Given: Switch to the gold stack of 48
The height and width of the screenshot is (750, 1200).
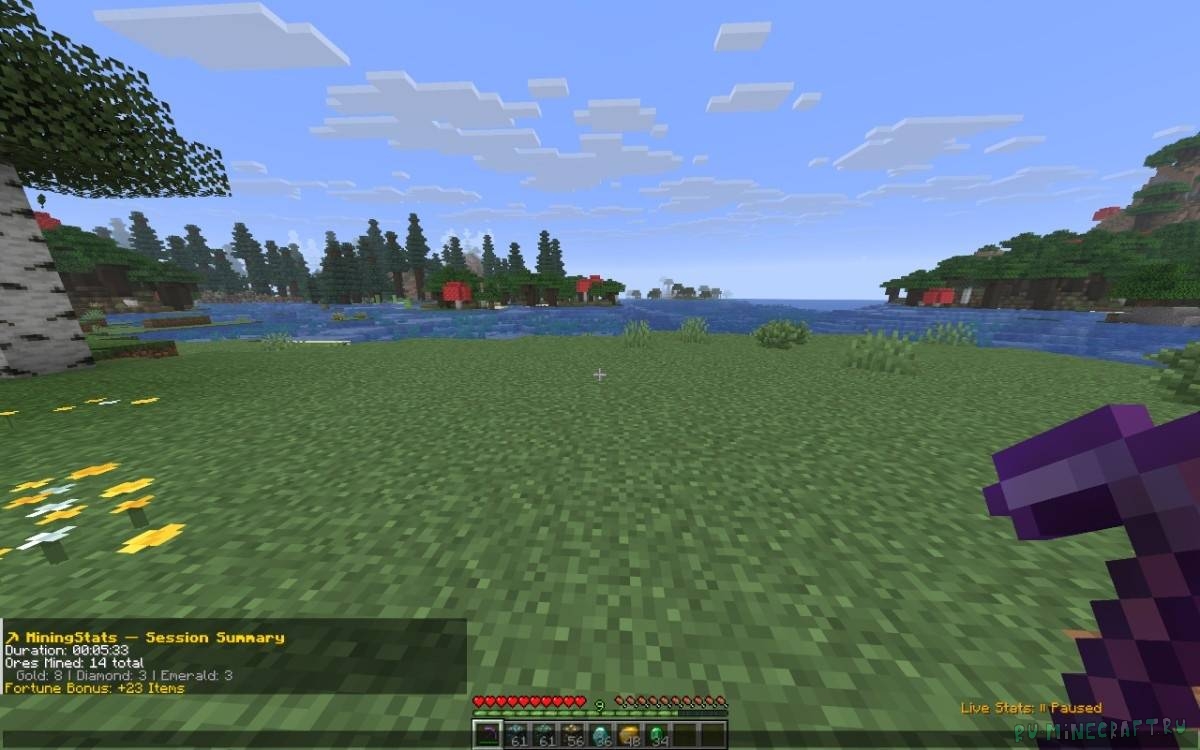Looking at the screenshot, I should pyautogui.click(x=629, y=735).
